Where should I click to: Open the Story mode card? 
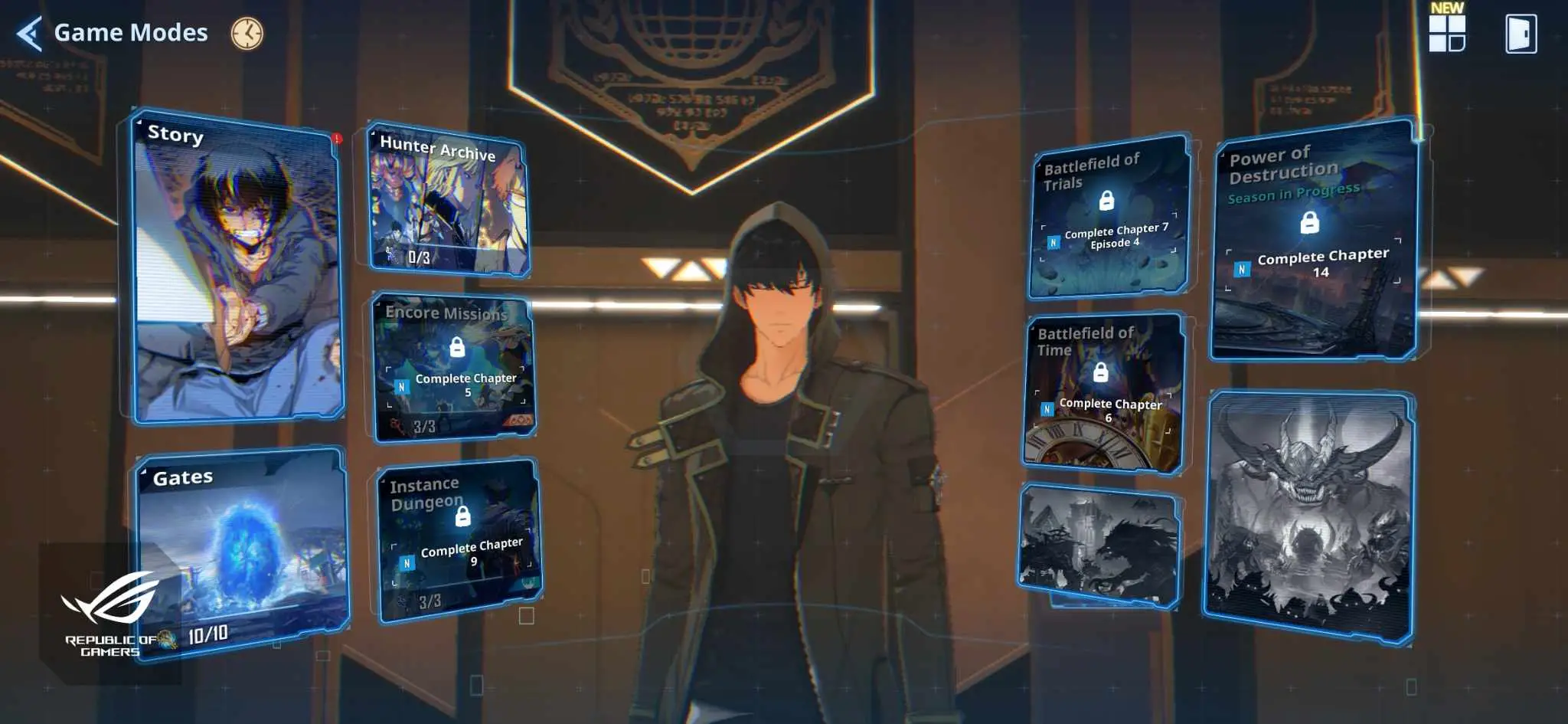[237, 268]
